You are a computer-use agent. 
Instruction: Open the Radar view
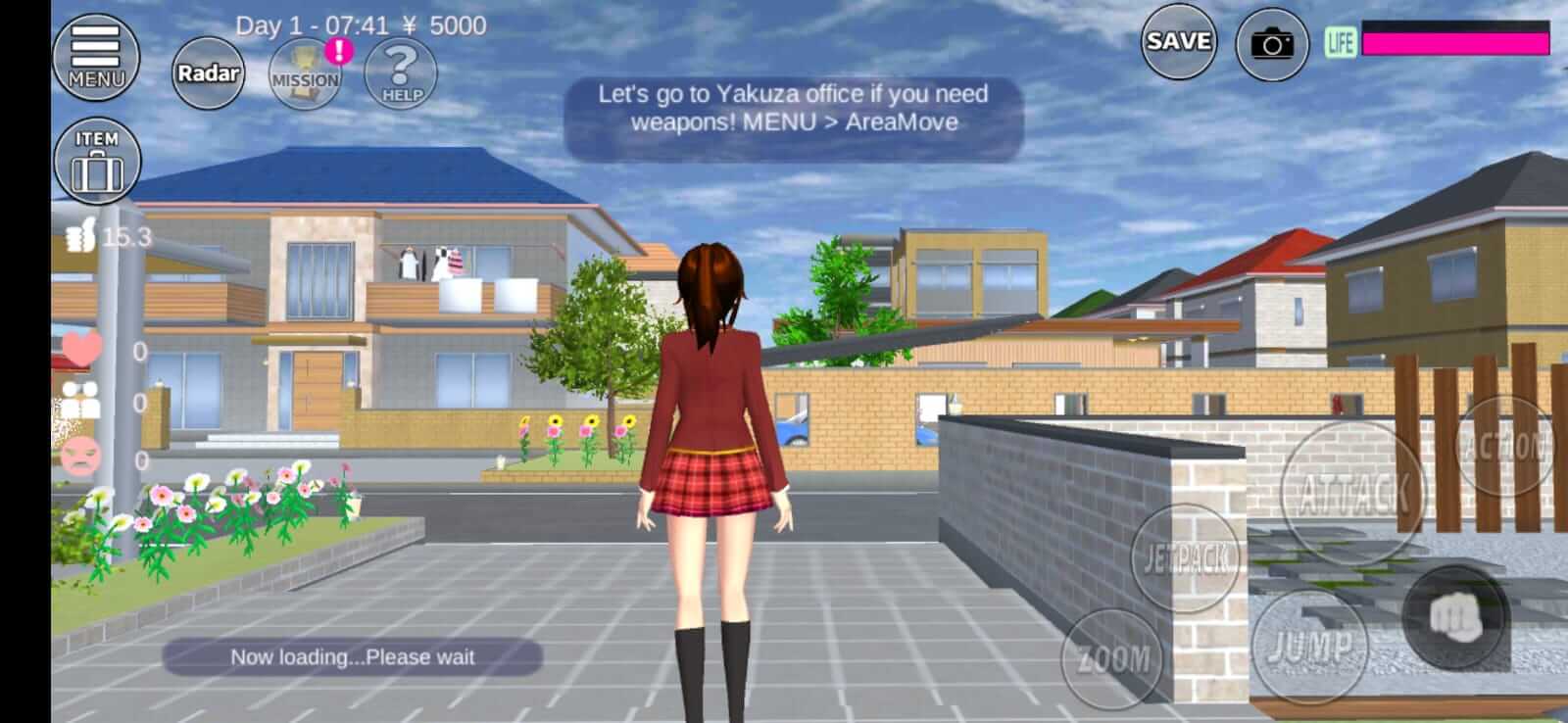[207, 72]
